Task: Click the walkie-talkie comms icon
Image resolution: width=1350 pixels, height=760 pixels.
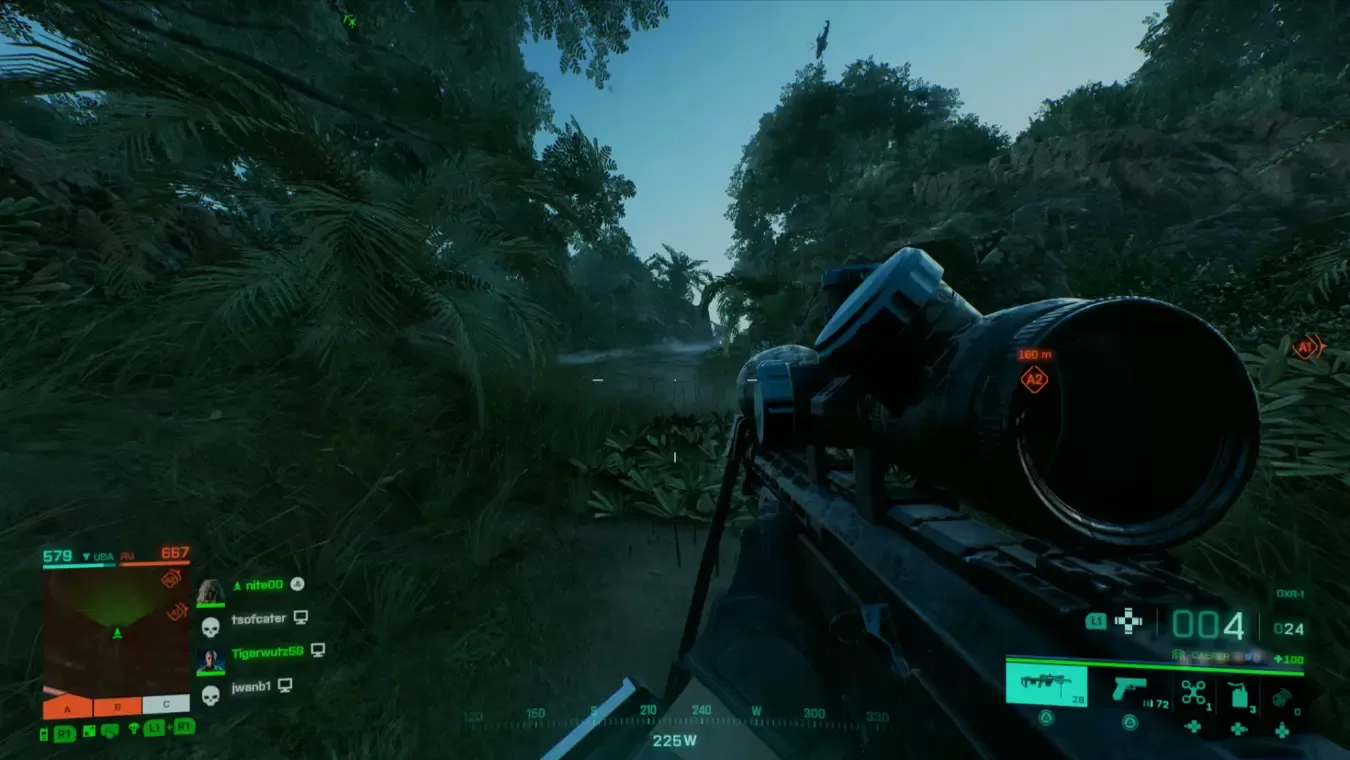Action: [x=45, y=734]
